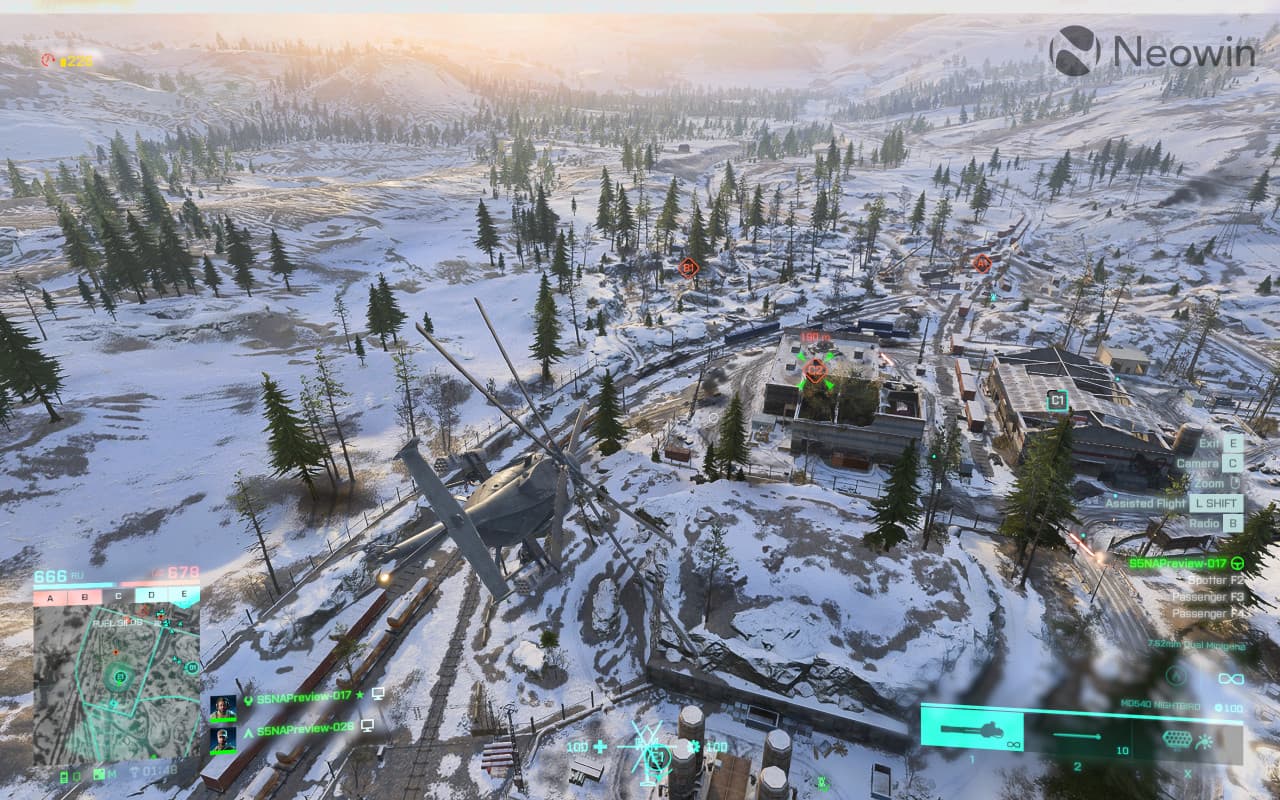Toggle Assisted Flight mode
The width and height of the screenshot is (1280, 800).
[1216, 504]
